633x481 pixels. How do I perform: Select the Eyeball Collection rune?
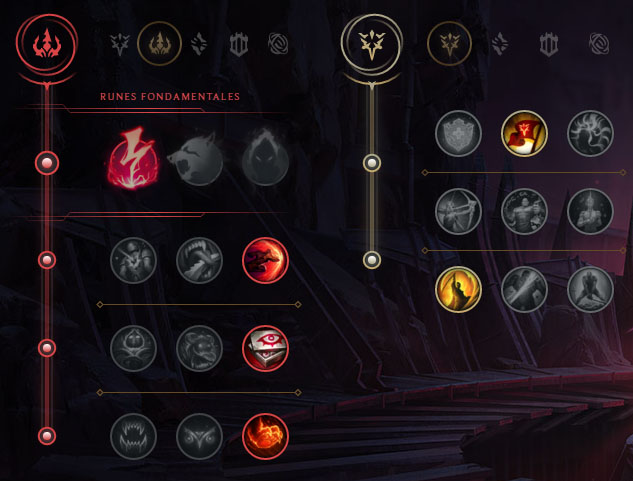pos(265,348)
